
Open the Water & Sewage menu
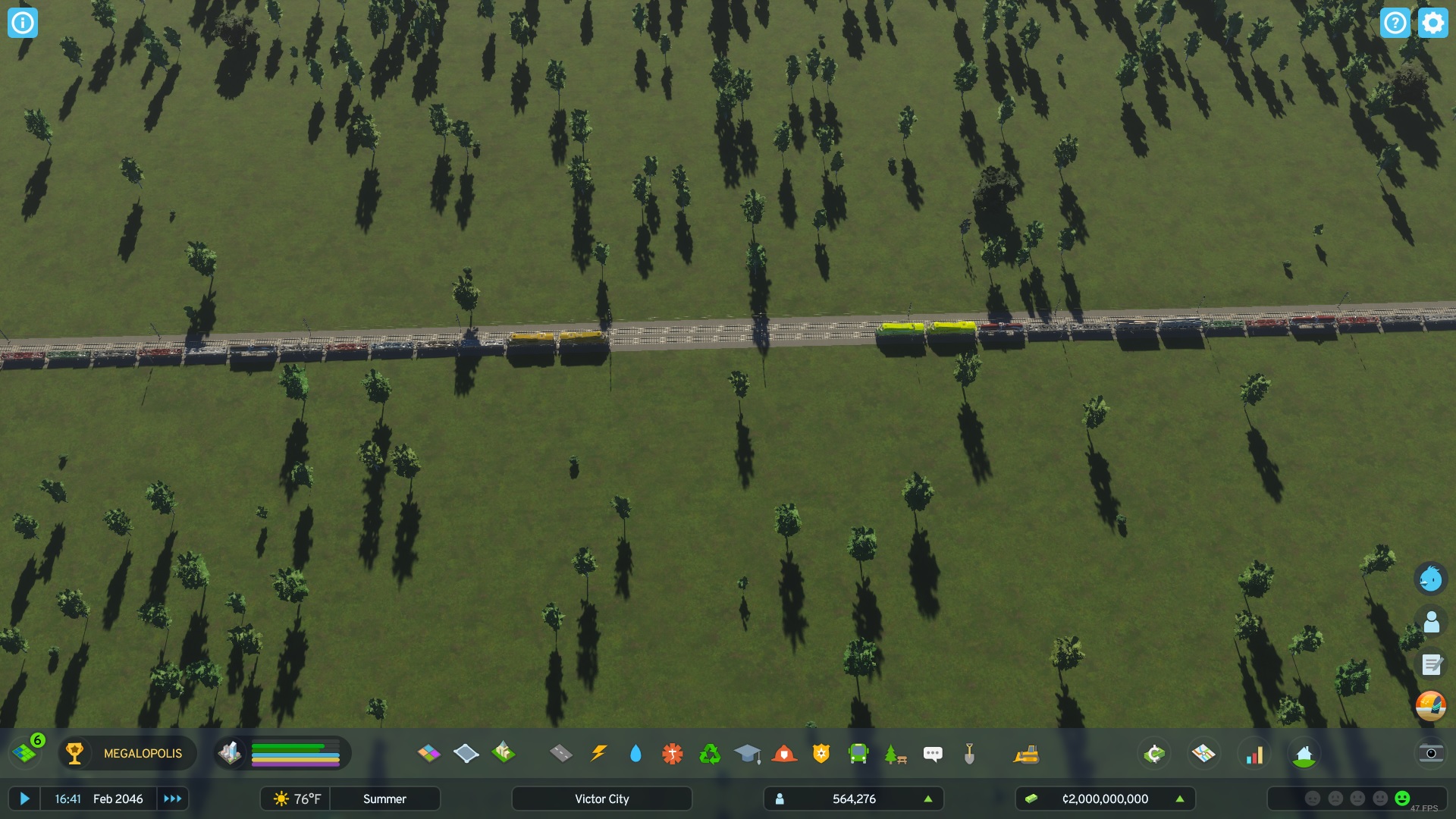635,753
